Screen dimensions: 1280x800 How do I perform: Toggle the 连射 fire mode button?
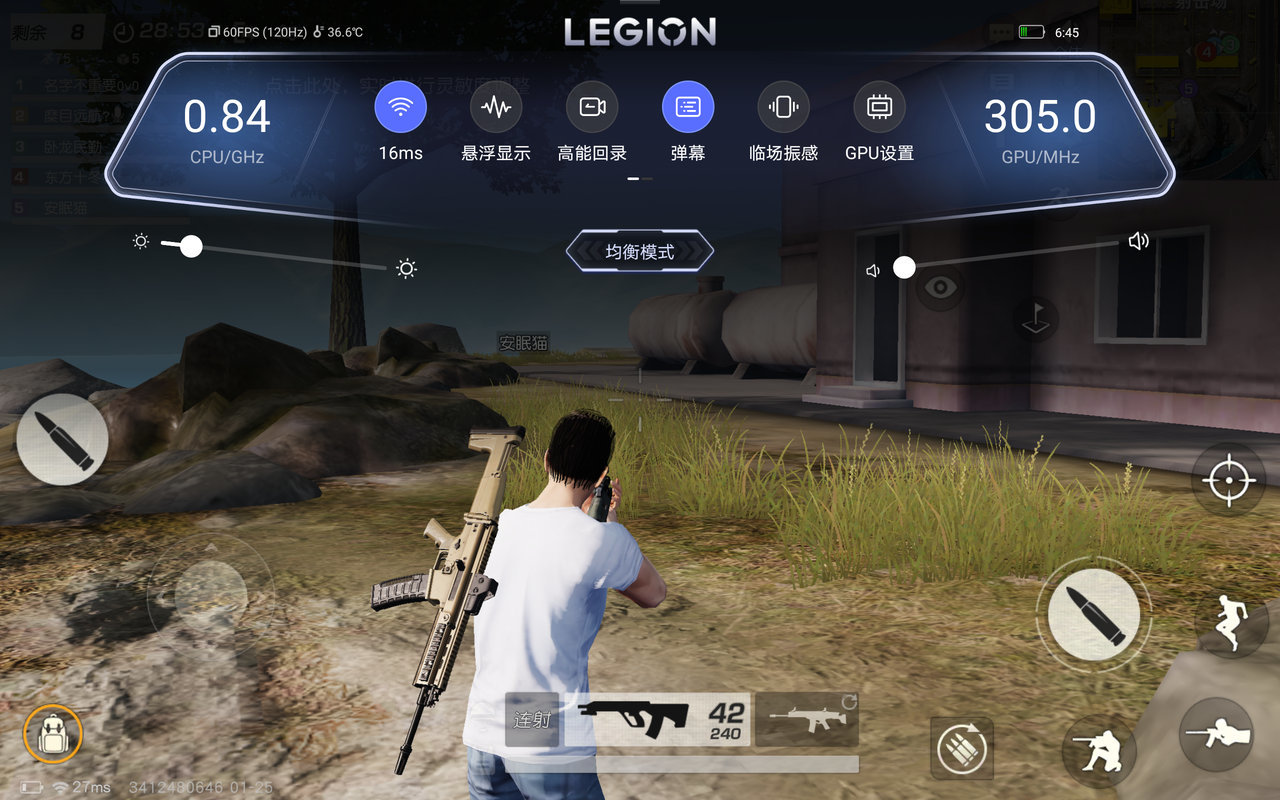(532, 719)
